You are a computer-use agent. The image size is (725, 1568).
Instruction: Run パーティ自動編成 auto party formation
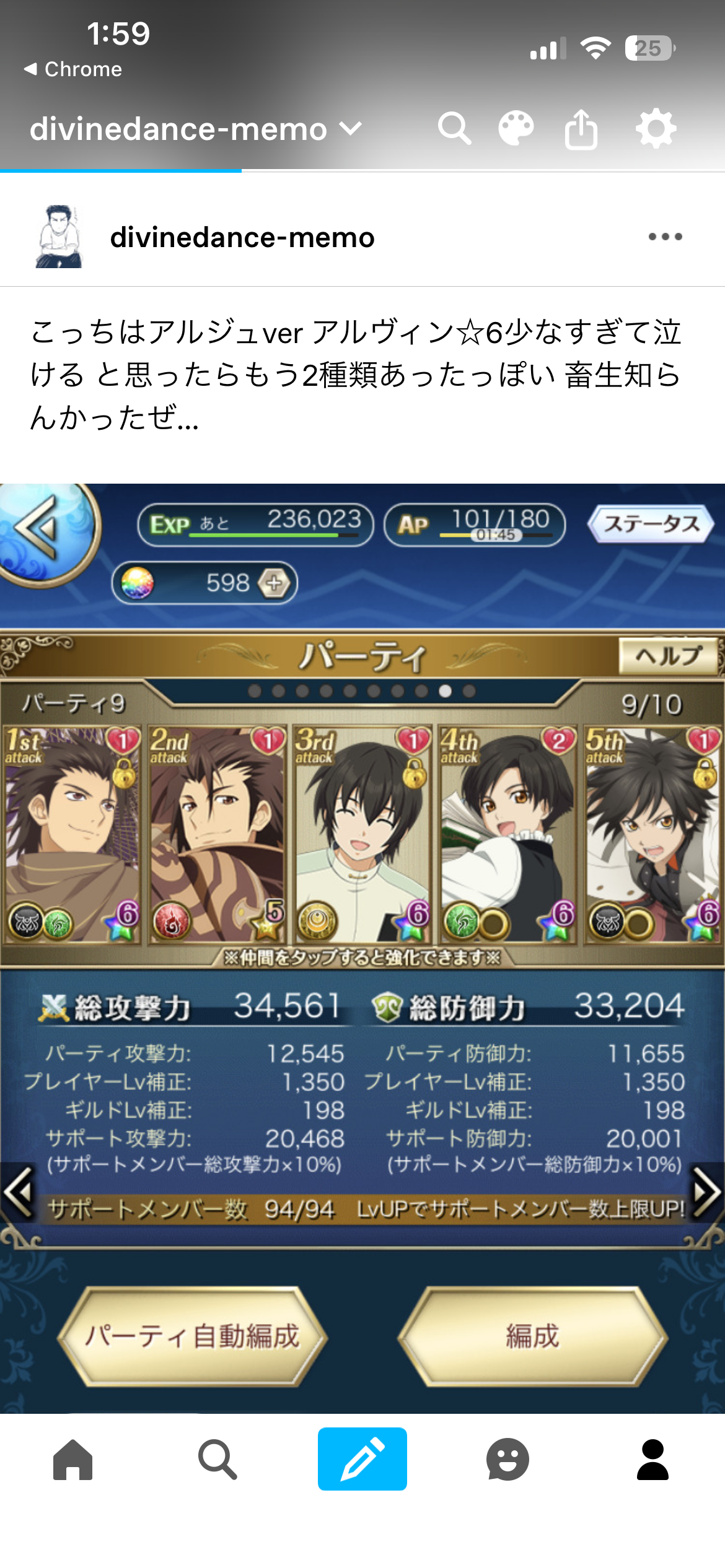coord(192,1336)
